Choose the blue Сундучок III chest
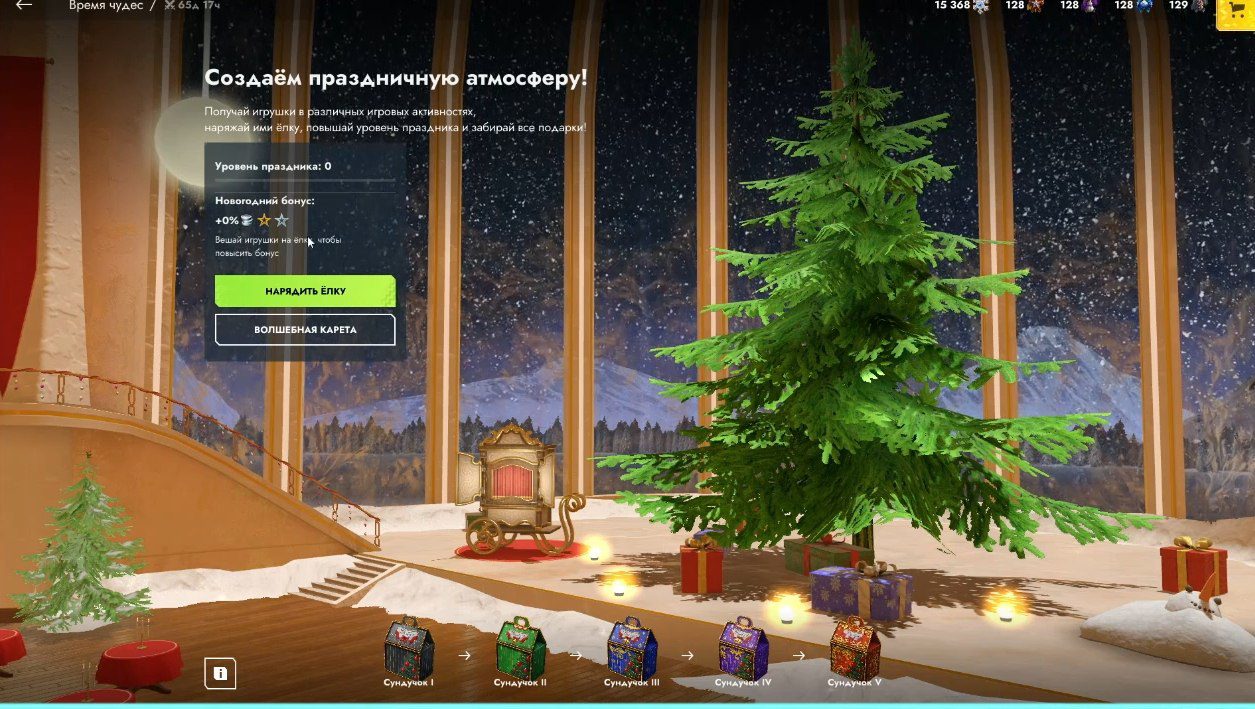1255x709 pixels. pos(631,648)
